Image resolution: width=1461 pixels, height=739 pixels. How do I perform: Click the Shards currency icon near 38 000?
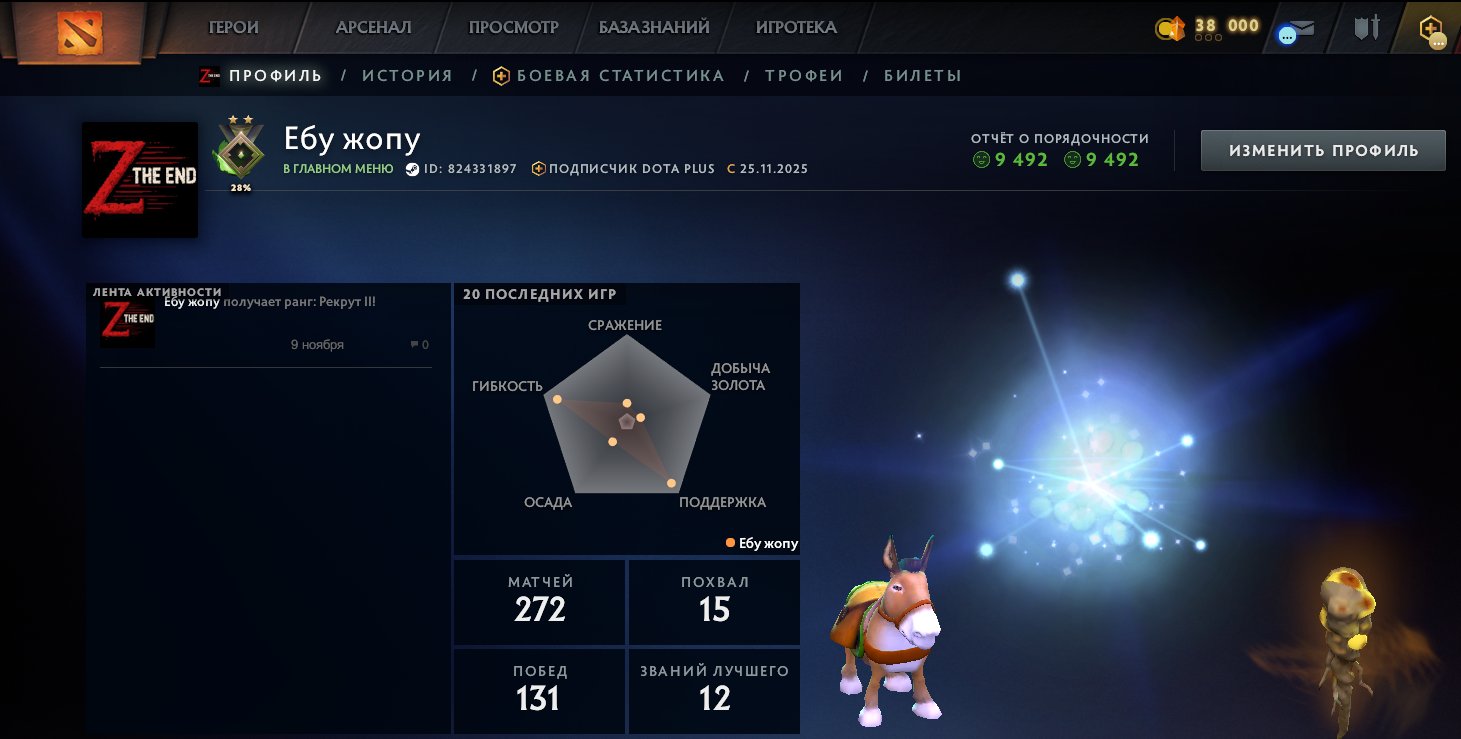[x=1170, y=27]
